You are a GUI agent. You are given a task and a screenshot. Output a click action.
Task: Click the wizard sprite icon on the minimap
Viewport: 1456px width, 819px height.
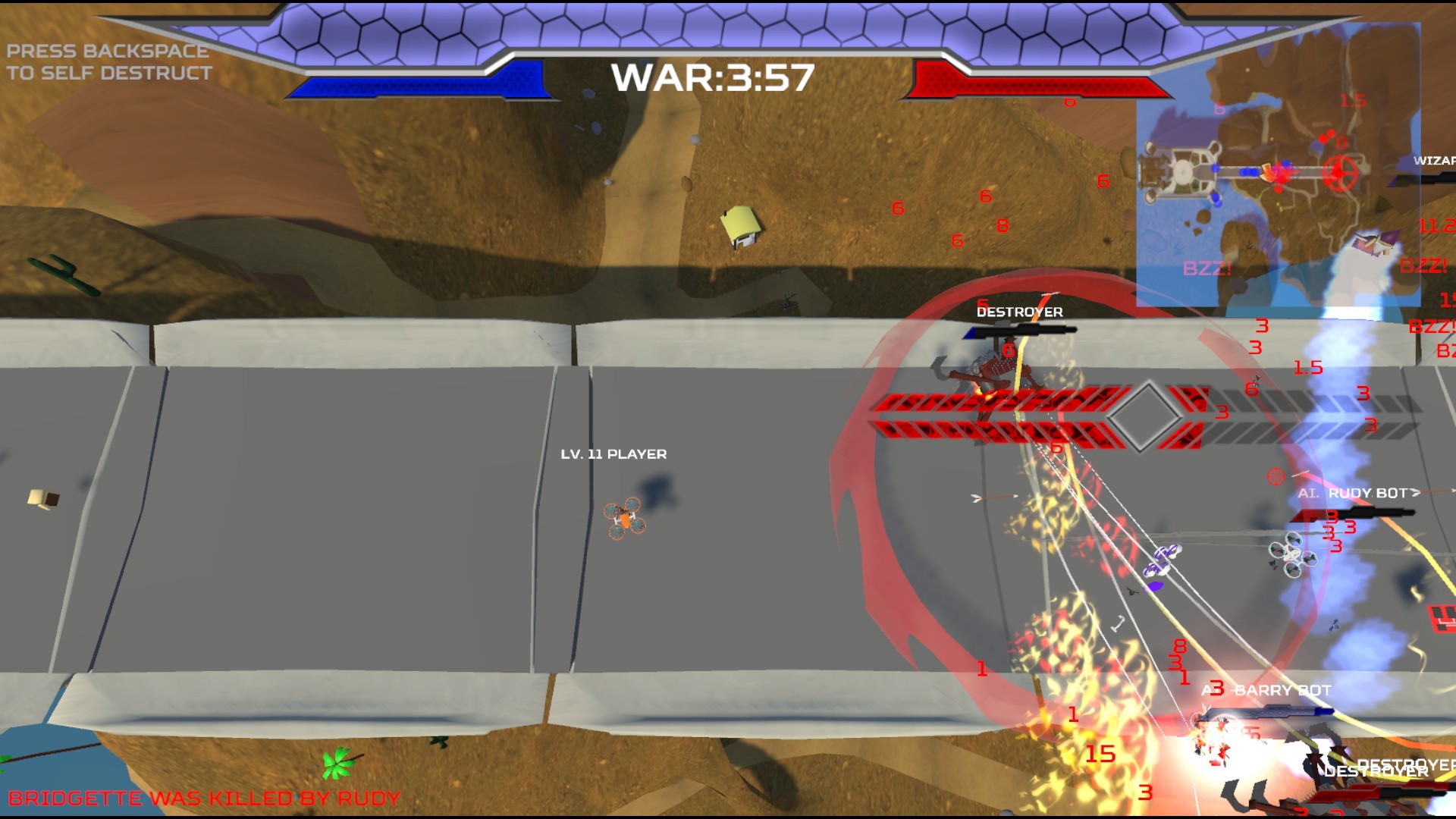tap(1373, 243)
